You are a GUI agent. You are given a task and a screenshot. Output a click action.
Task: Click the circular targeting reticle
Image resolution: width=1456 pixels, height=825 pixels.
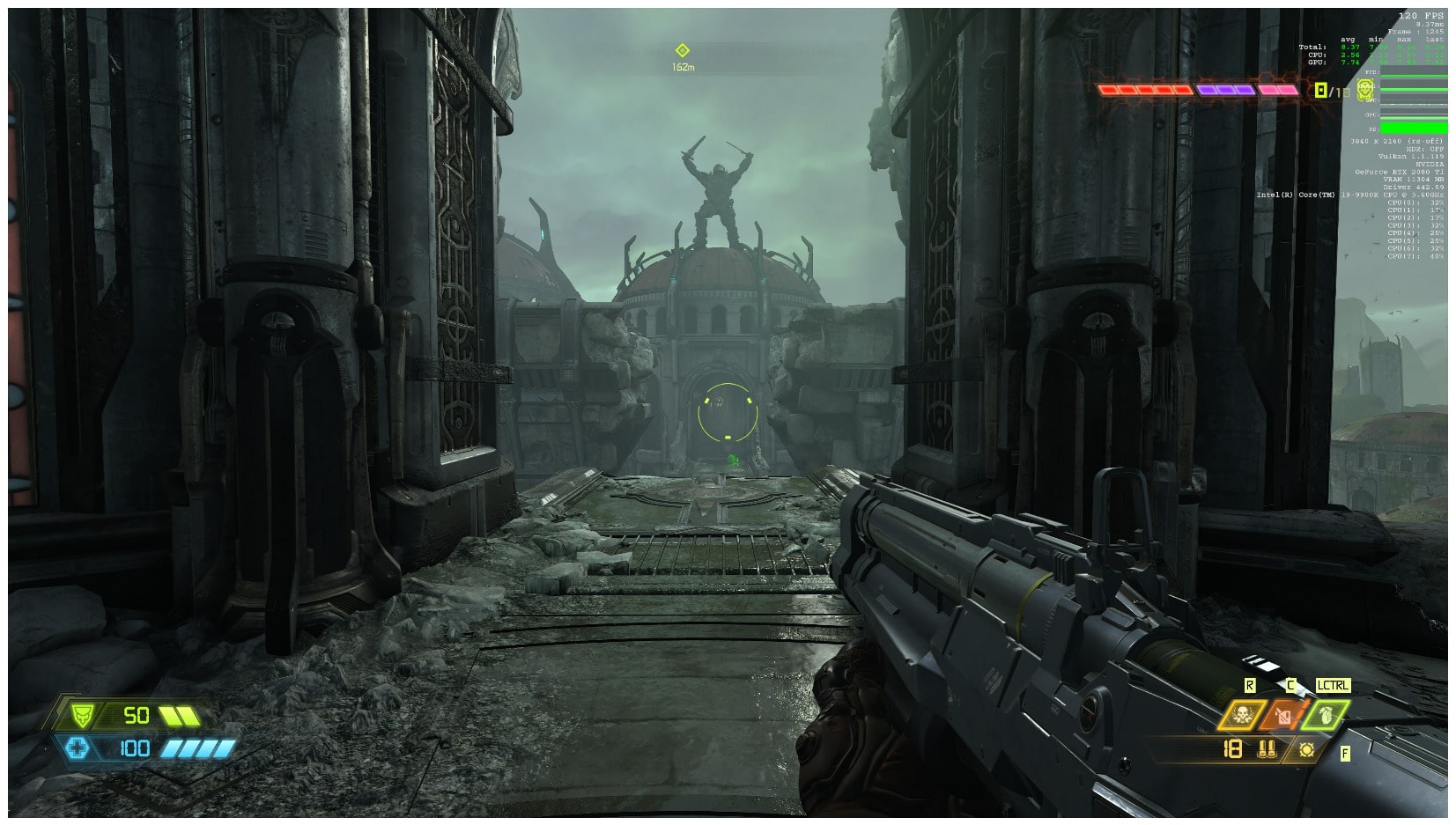[726, 413]
